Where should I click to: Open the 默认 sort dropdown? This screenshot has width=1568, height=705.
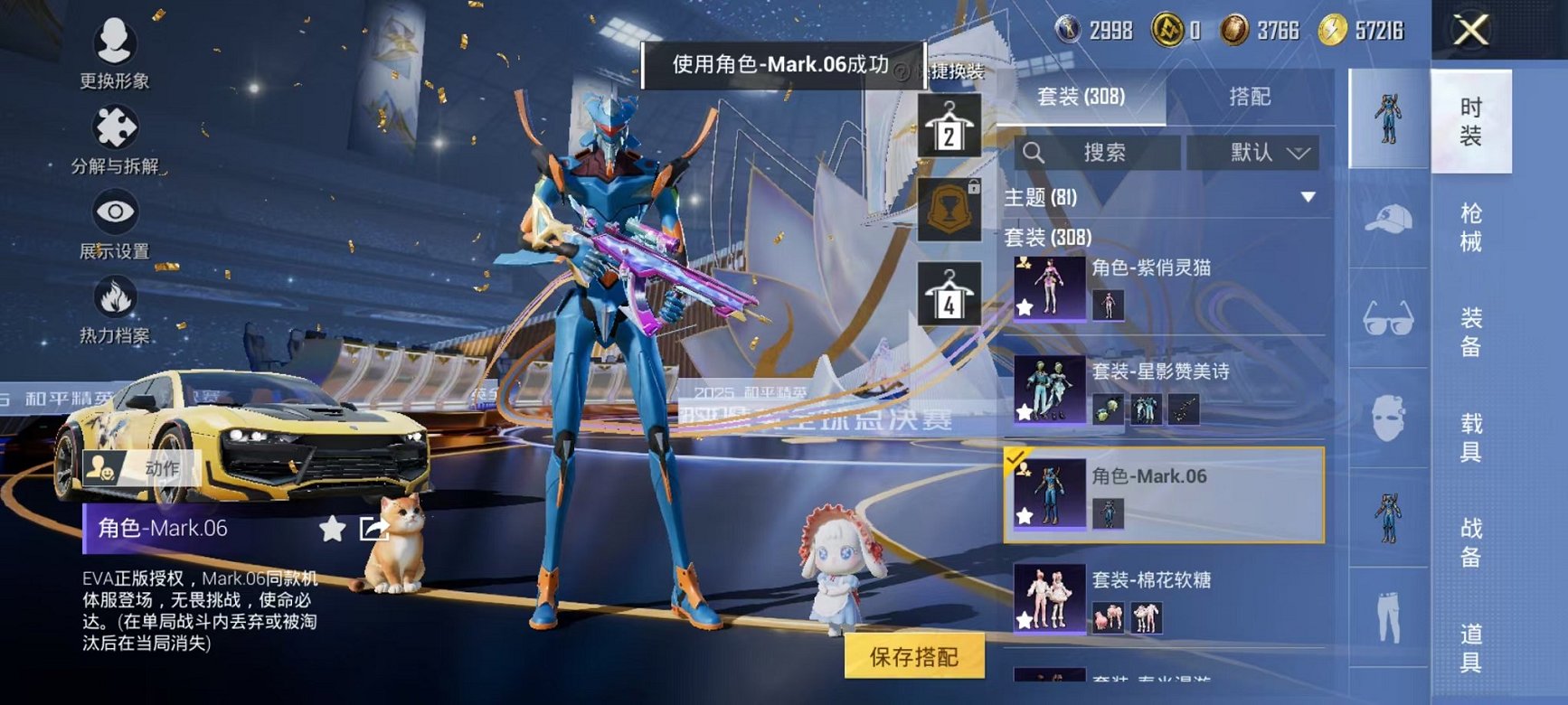(1255, 152)
